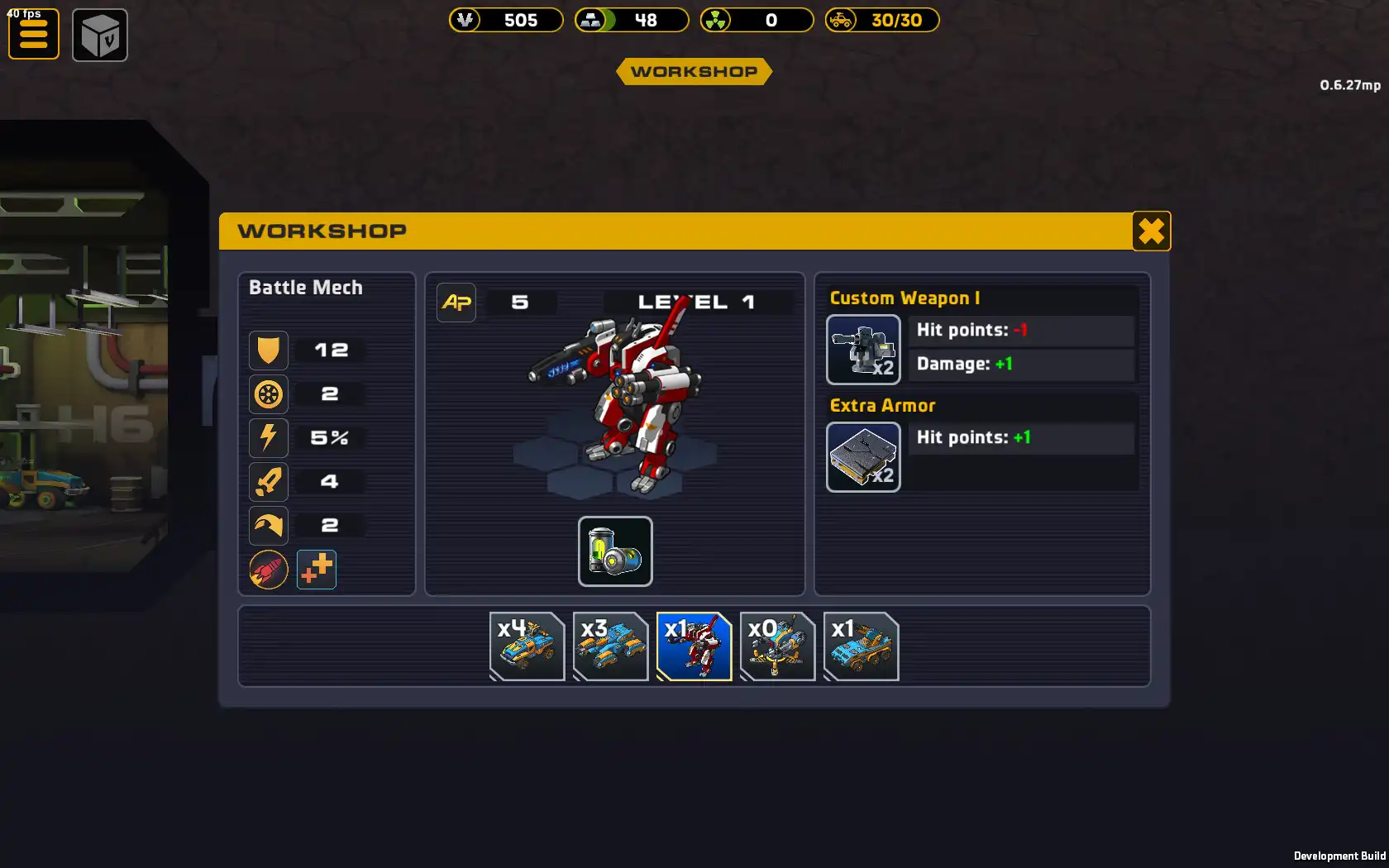This screenshot has width=1389, height=868.
Task: Choose the x4 buggy unit
Action: click(x=527, y=646)
